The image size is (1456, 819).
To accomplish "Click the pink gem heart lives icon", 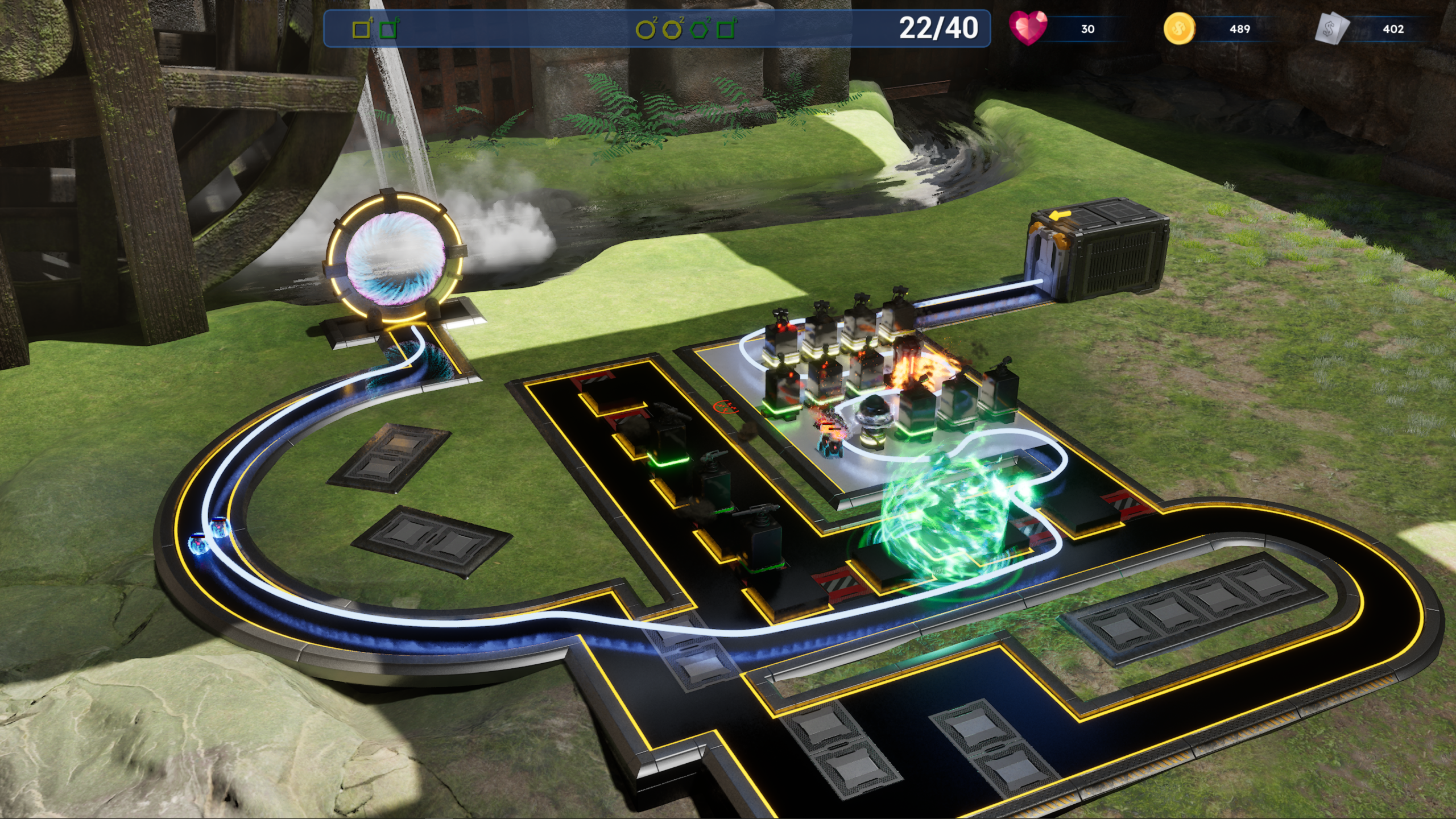I will 1027,28.
